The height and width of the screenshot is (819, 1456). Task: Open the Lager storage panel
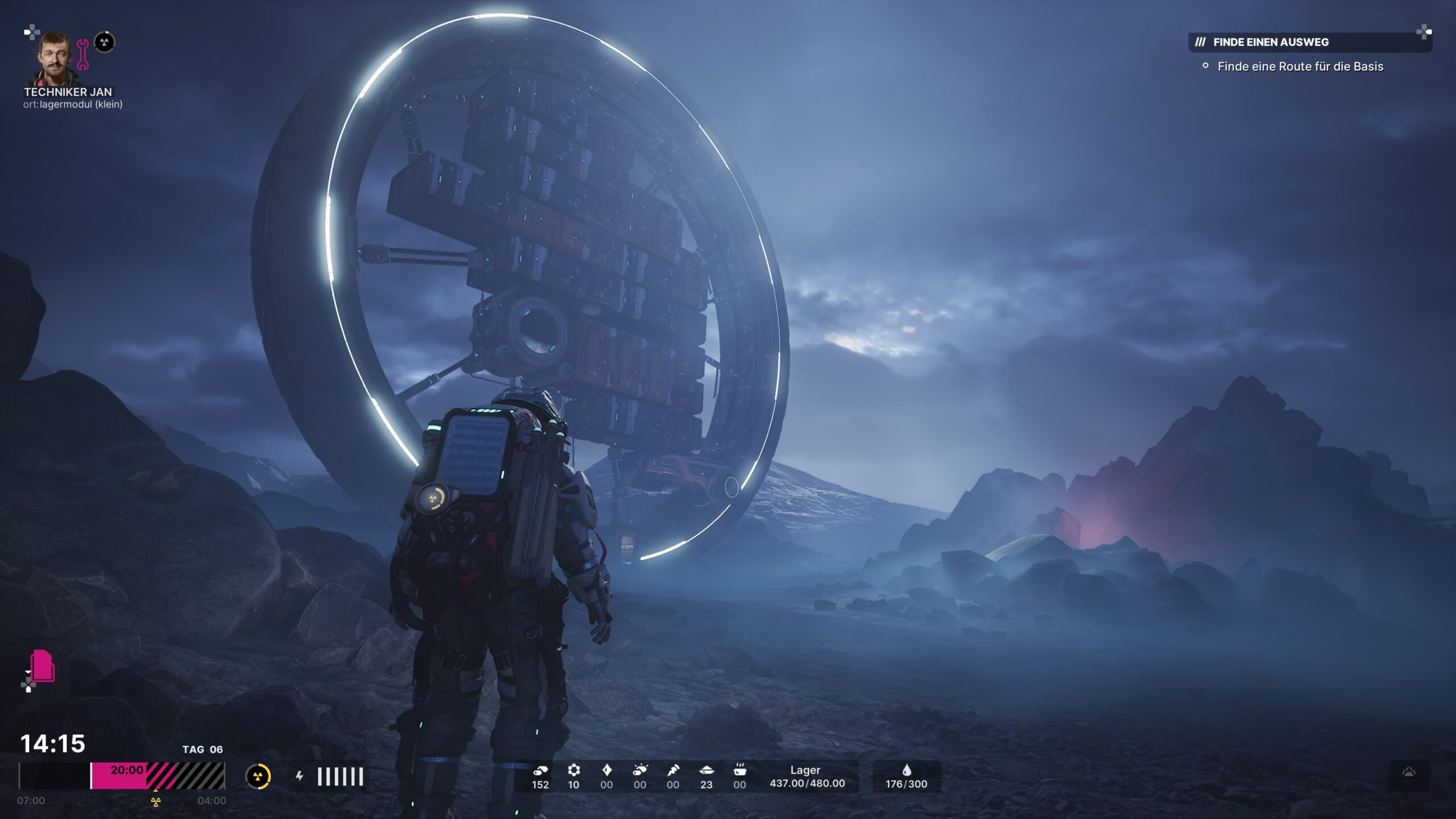(x=806, y=777)
